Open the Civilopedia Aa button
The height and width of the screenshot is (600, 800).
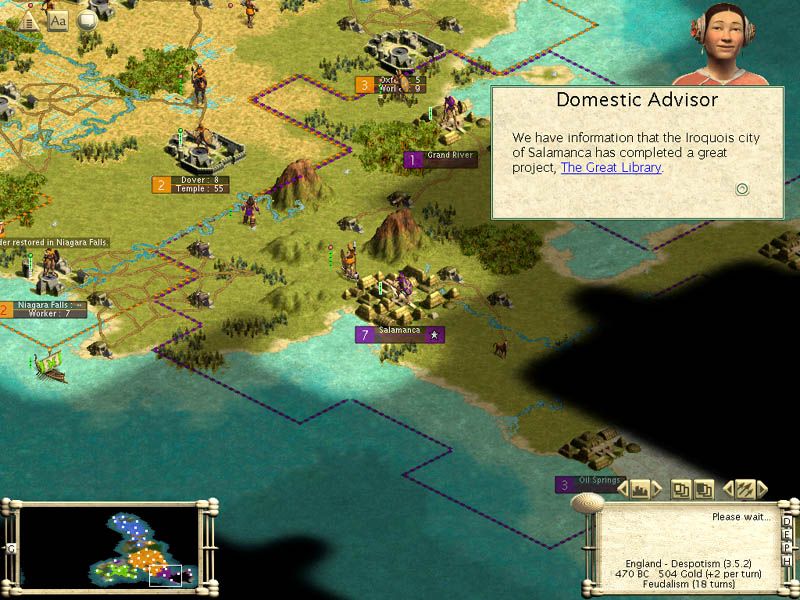pos(58,20)
